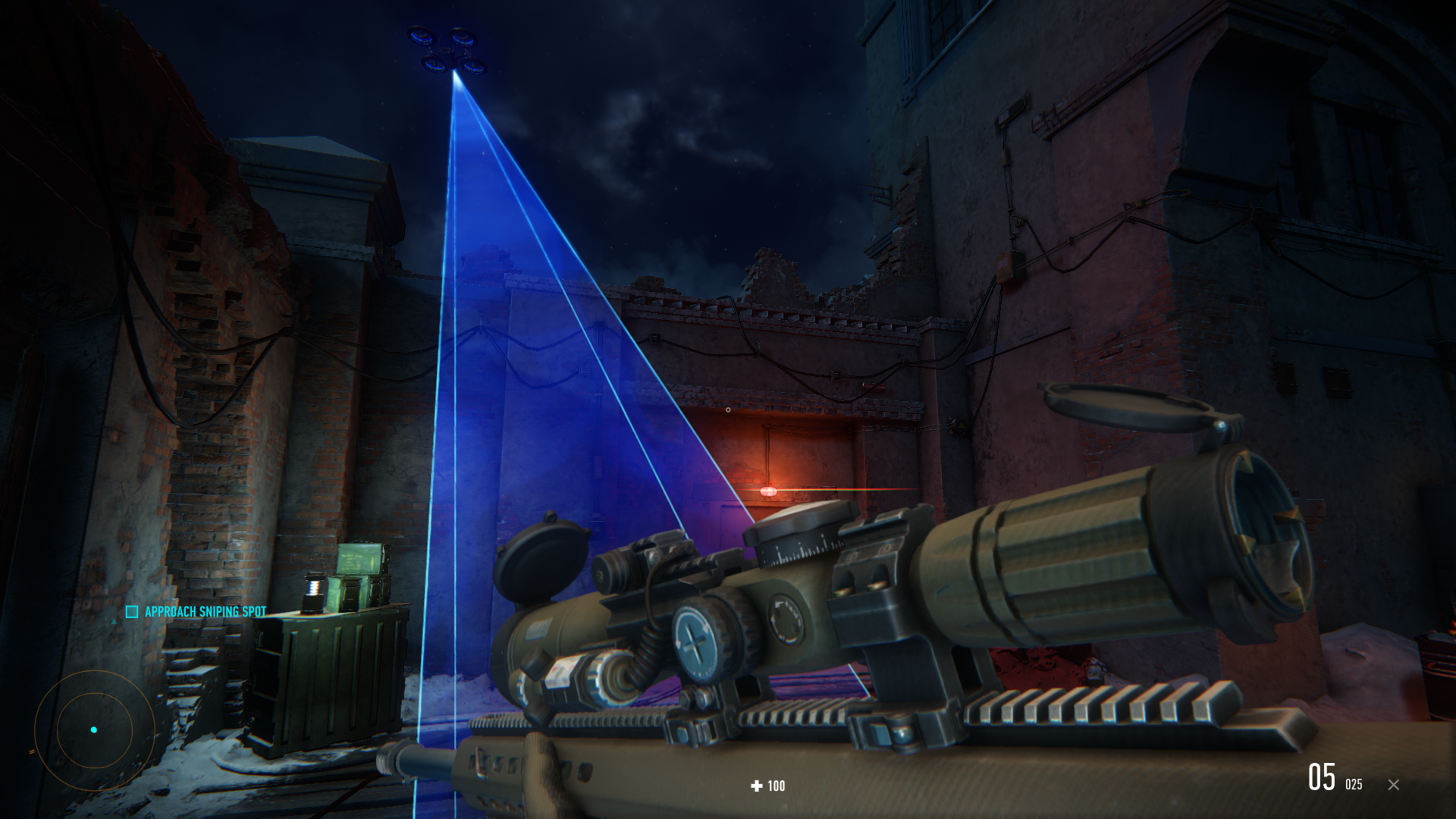The image size is (1456, 819).
Task: Toggle the objective checkbox square next to mission text
Action: click(131, 610)
